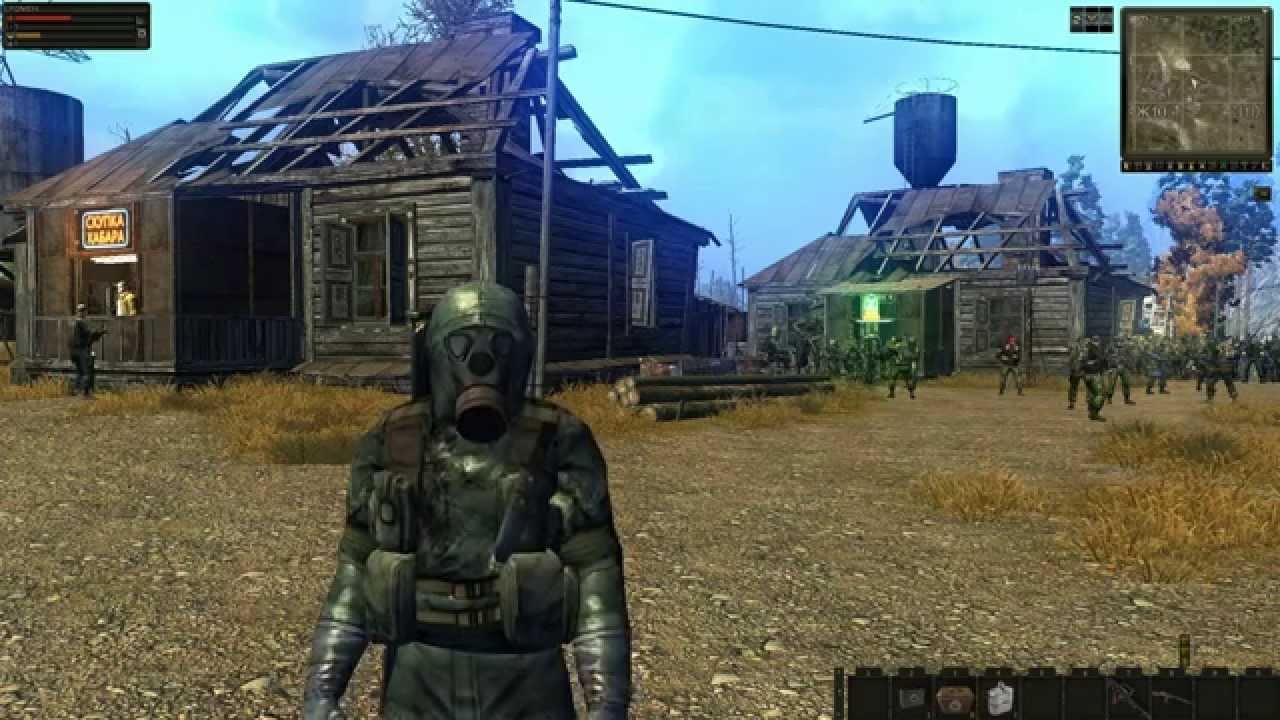This screenshot has width=1280, height=720.
Task: Select the drink canister quick slot item
Action: click(x=998, y=693)
